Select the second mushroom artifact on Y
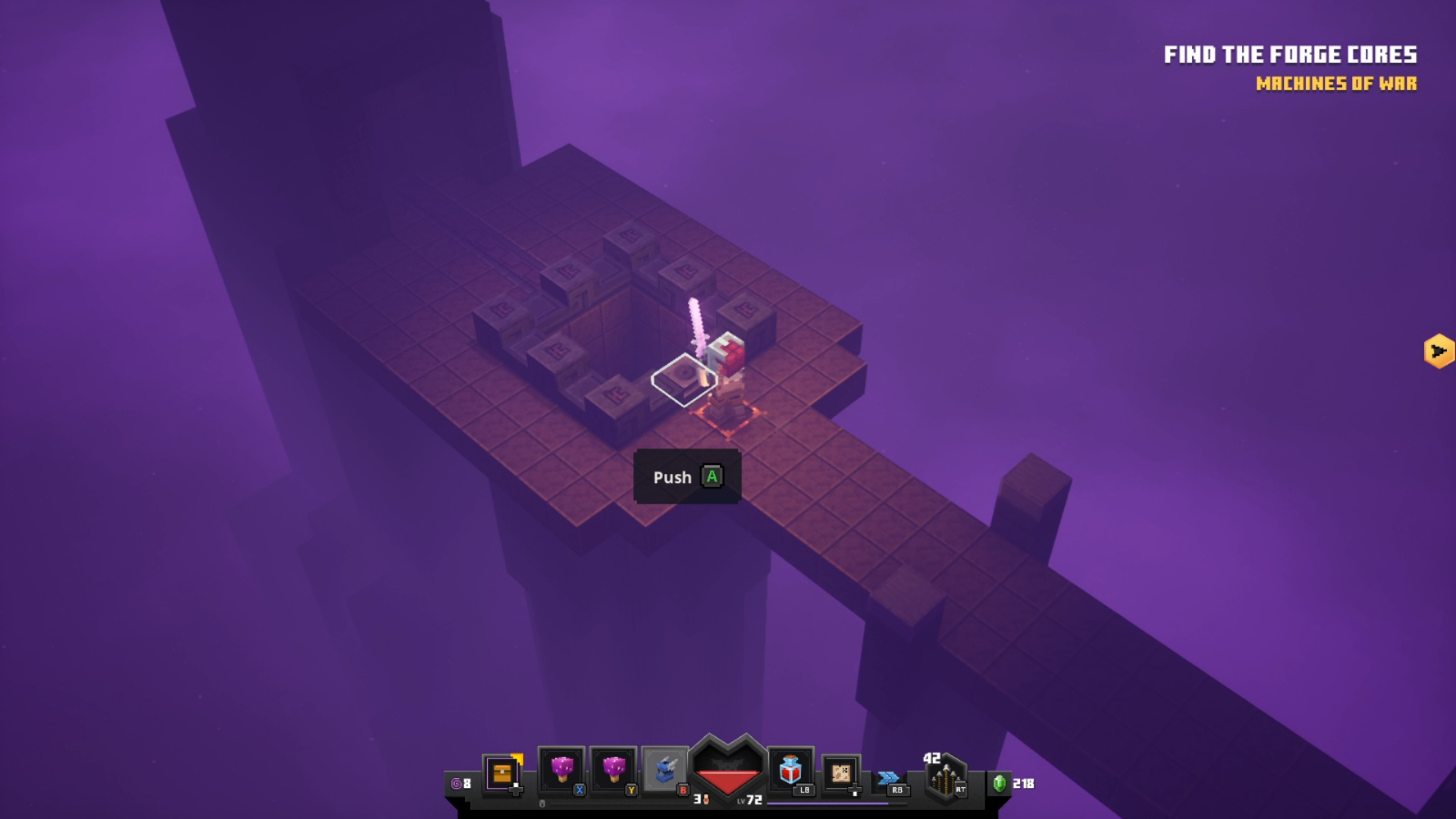The image size is (1456, 819). [x=614, y=769]
